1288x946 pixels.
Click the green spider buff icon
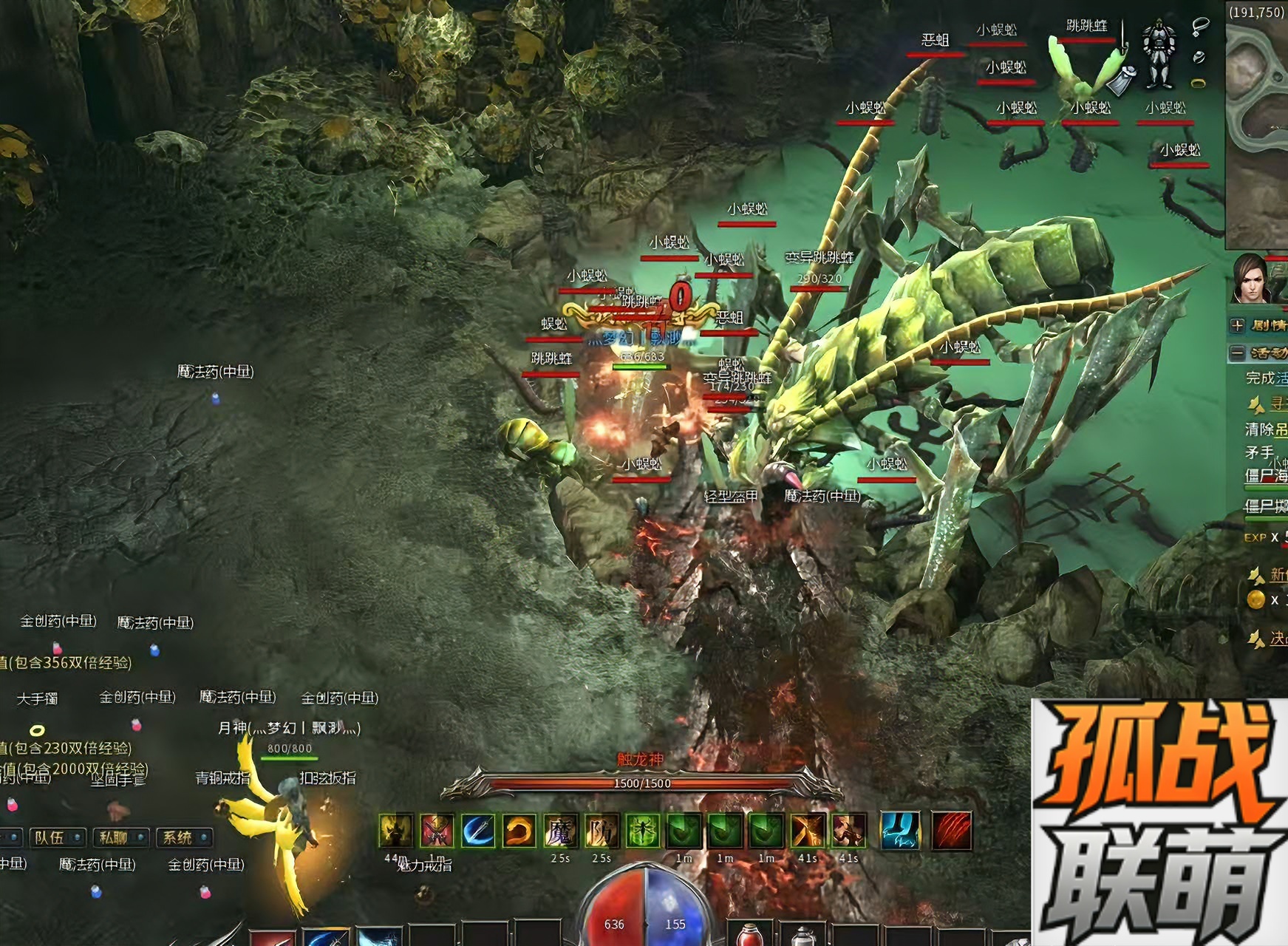coord(642,831)
